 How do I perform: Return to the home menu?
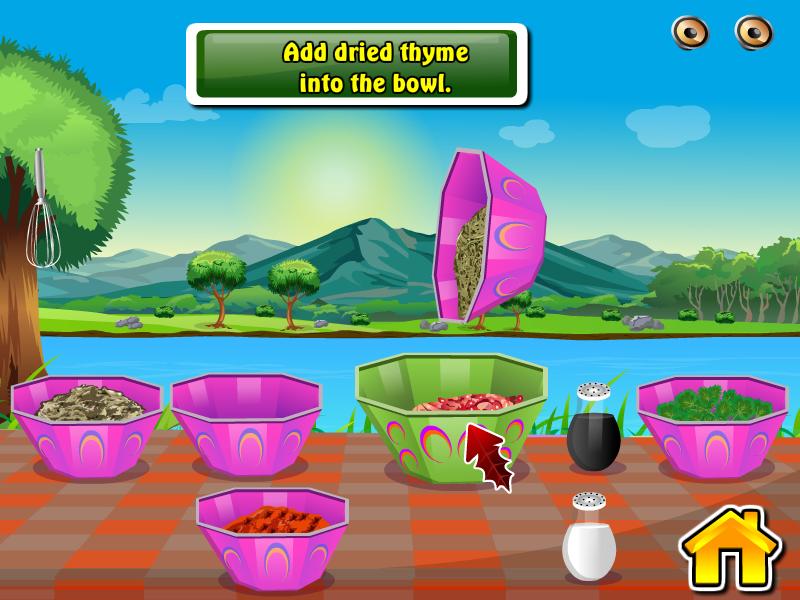[x=730, y=549]
